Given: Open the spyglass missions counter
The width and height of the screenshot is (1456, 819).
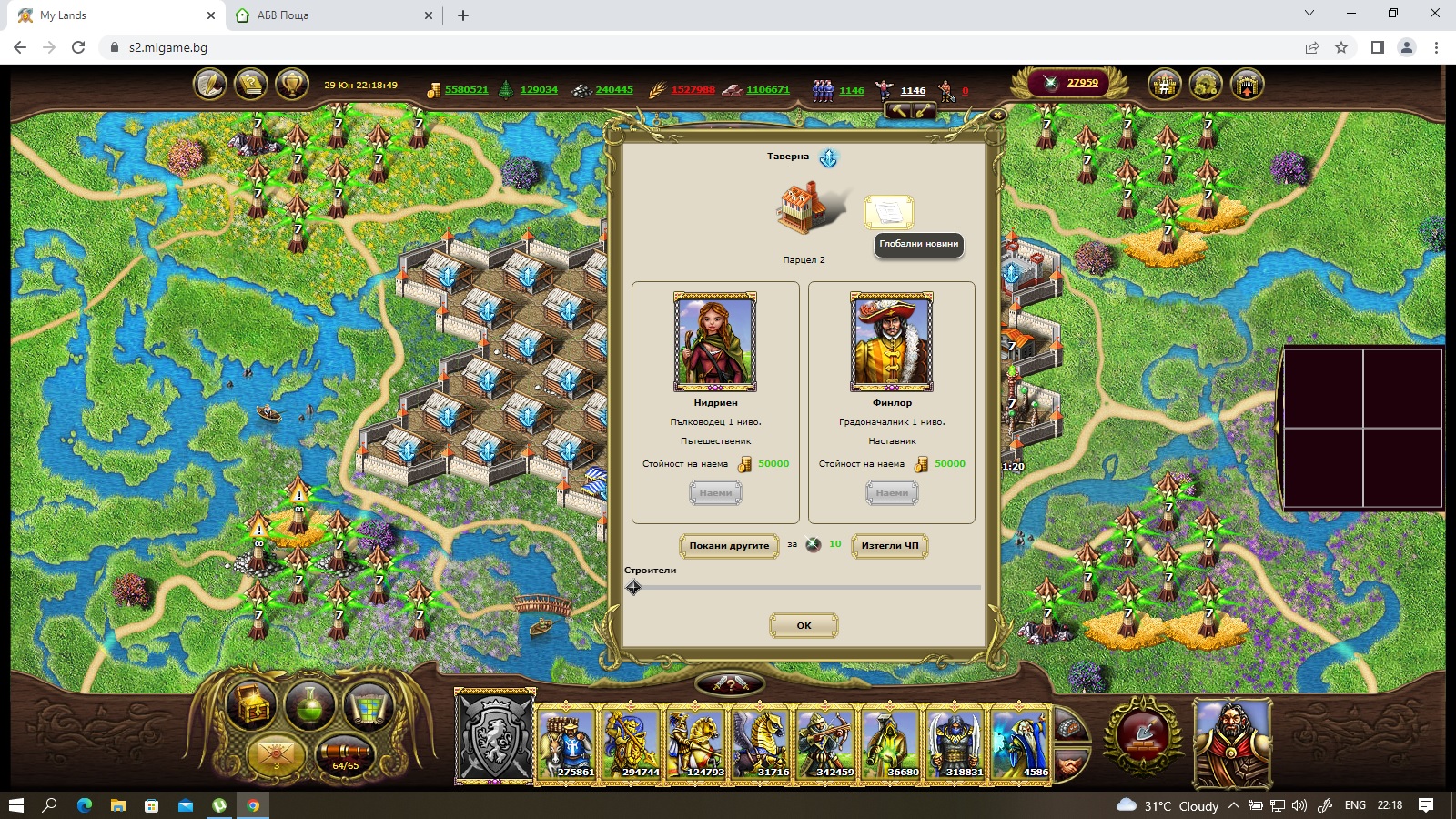Looking at the screenshot, I should 346,754.
